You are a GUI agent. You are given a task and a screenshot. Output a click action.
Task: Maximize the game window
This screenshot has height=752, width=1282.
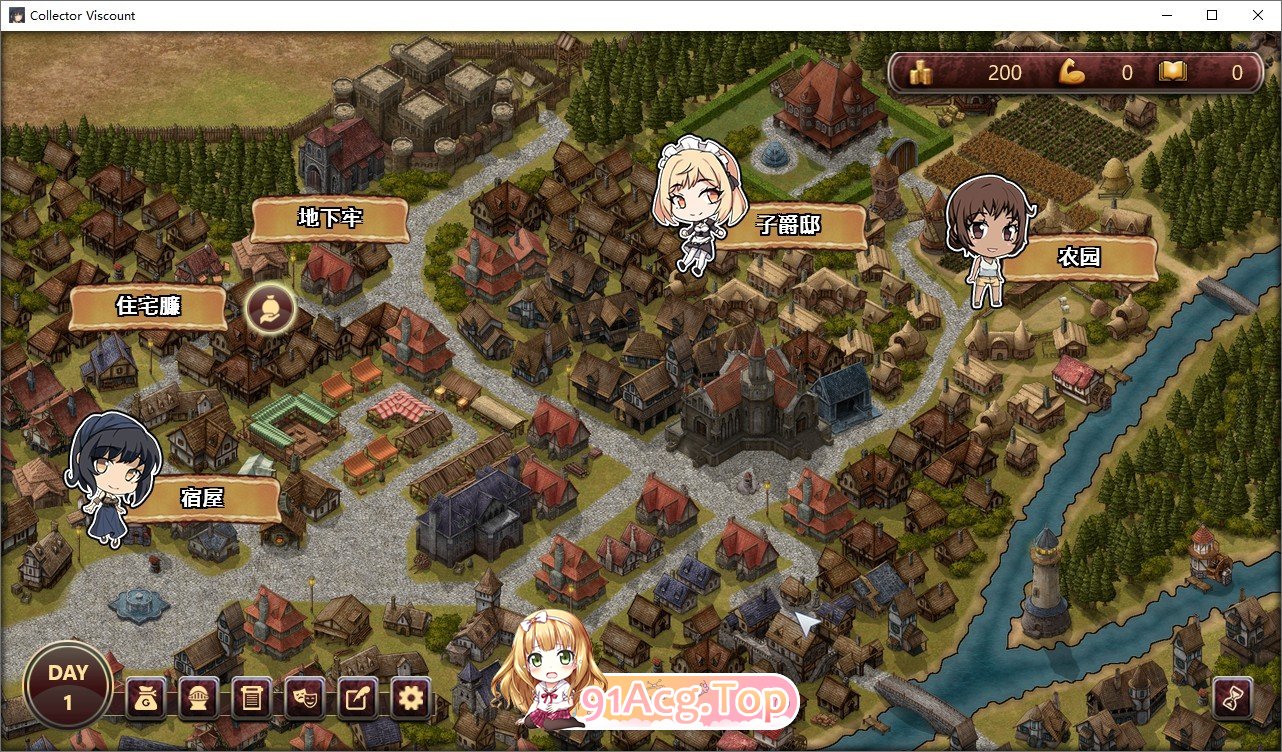[x=1212, y=15]
